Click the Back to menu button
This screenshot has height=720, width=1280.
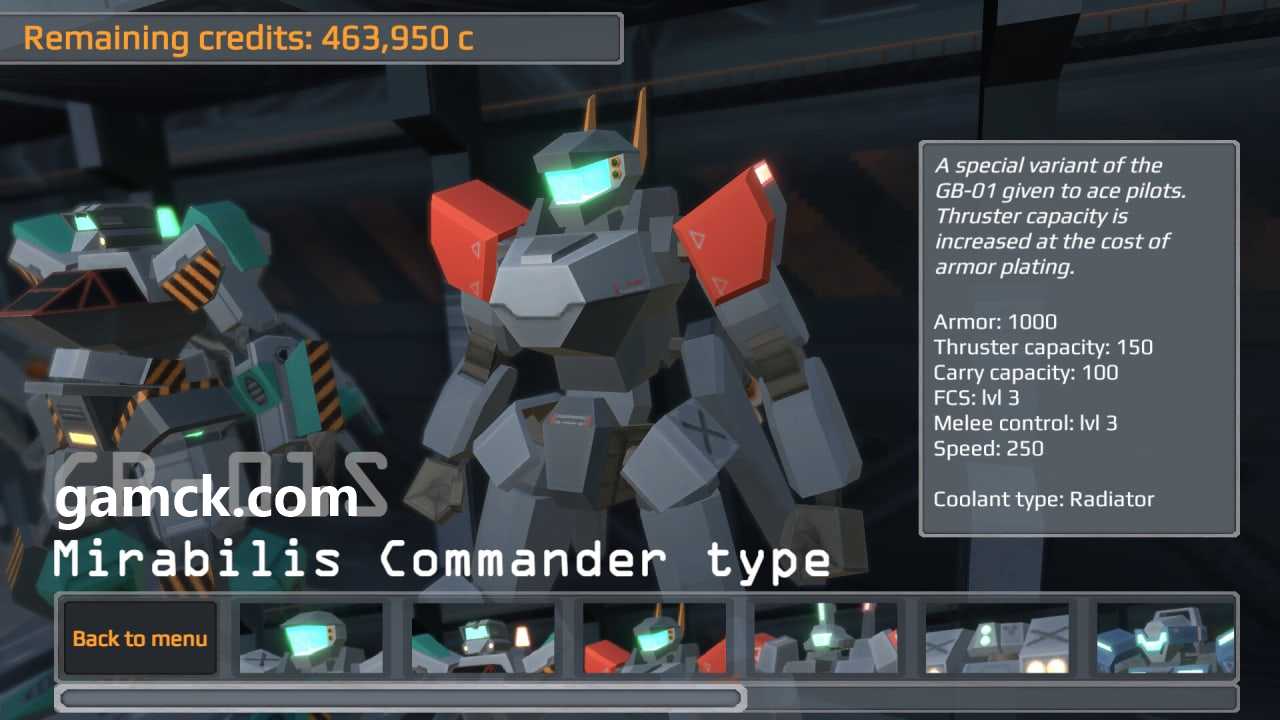pyautogui.click(x=140, y=638)
